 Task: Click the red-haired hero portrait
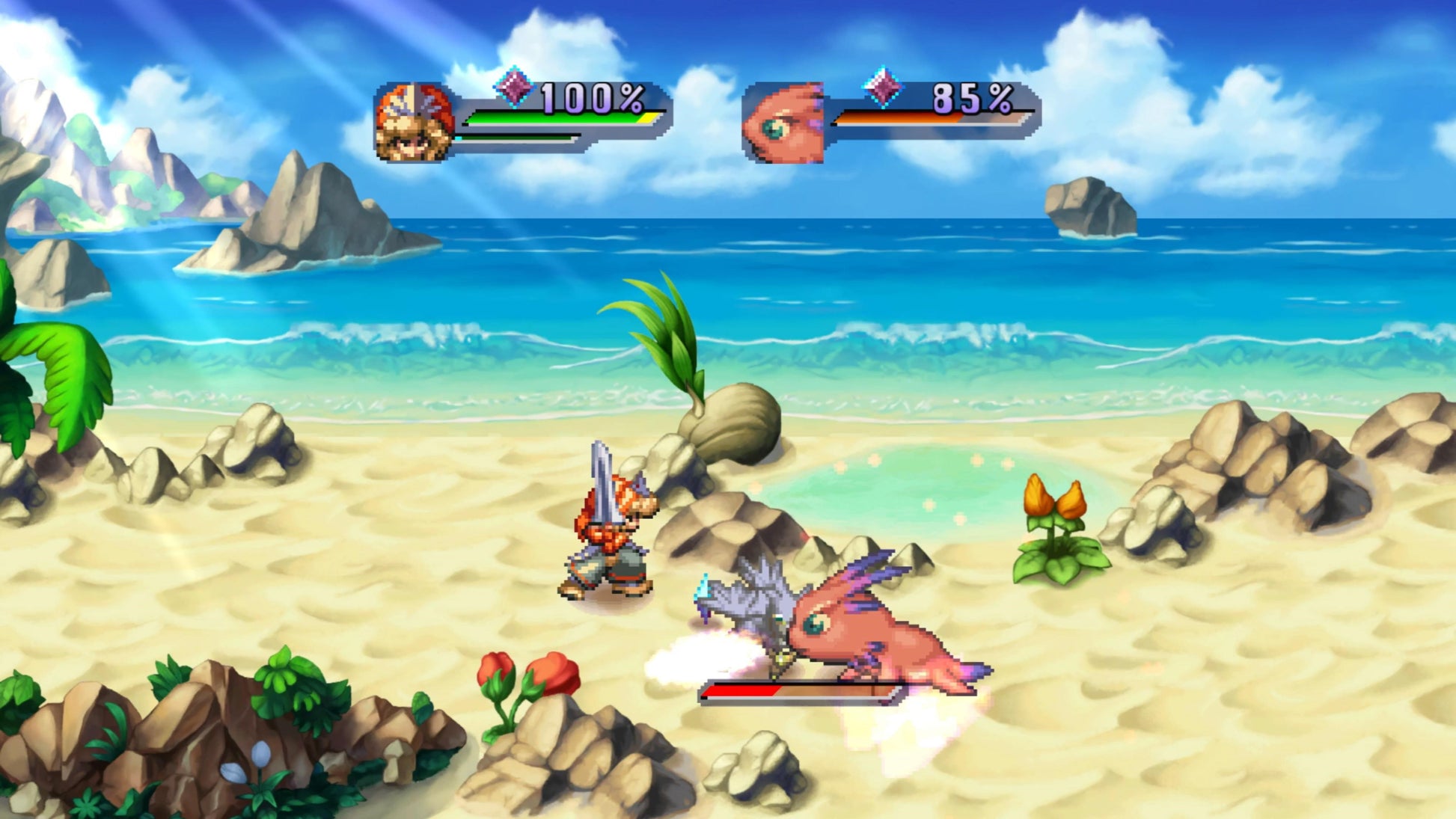(x=415, y=123)
